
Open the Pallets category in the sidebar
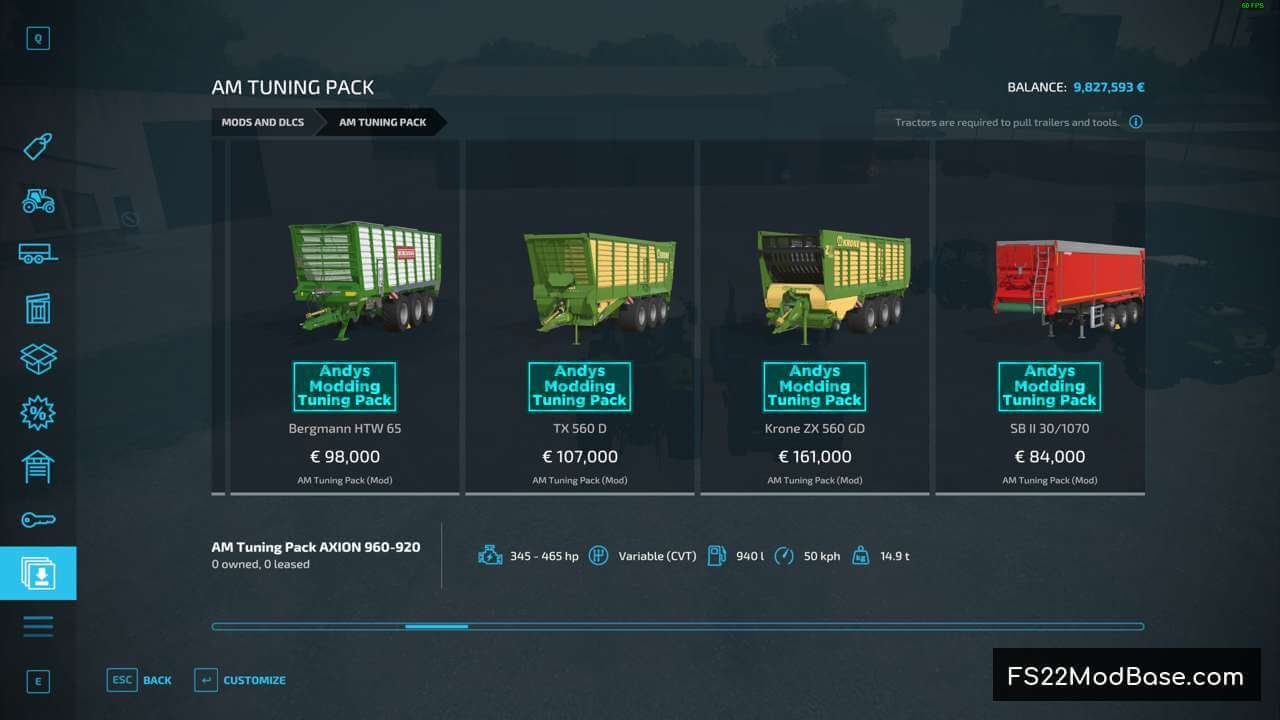pos(38,308)
